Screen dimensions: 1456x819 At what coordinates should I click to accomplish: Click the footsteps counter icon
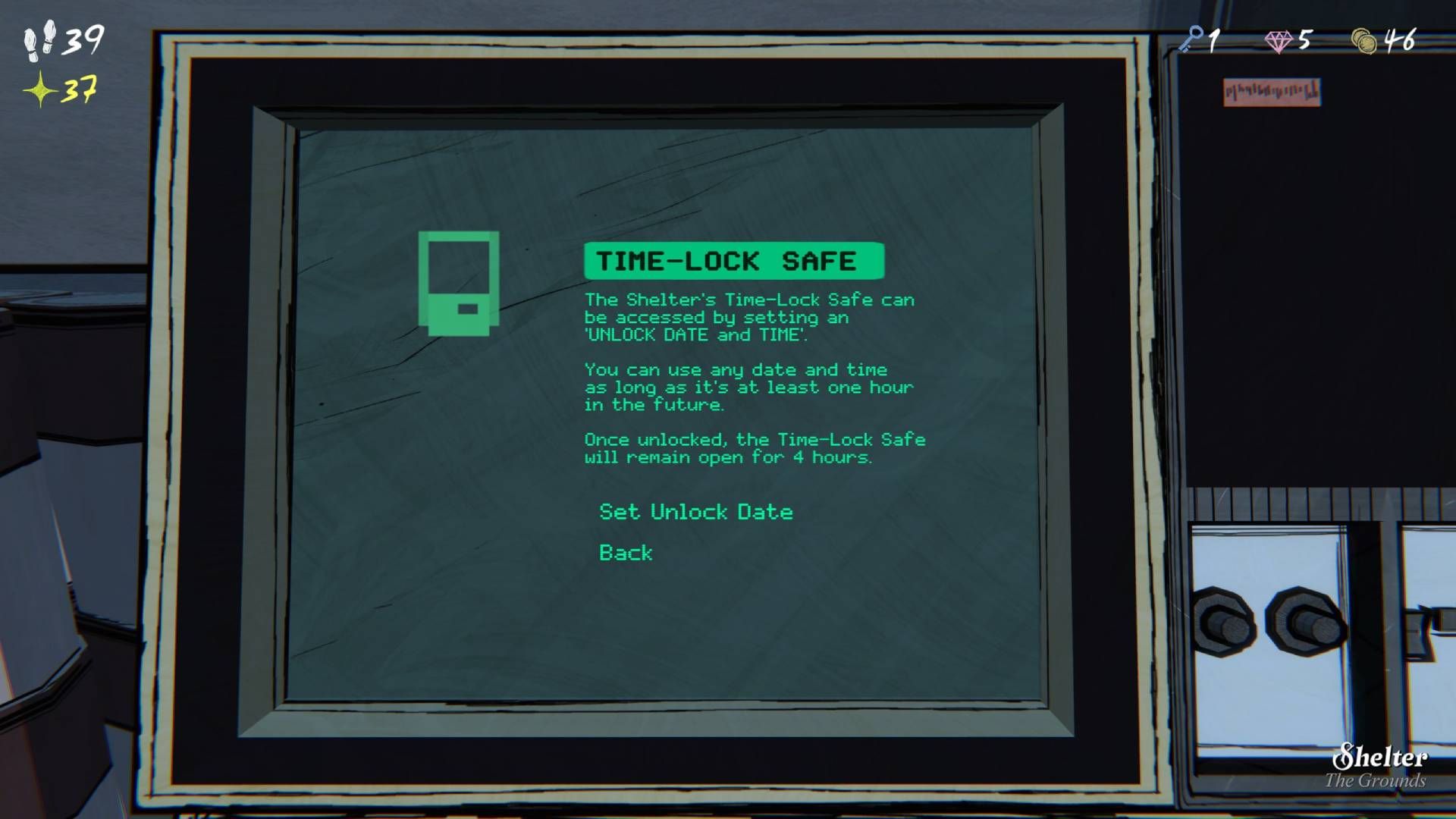[x=38, y=42]
